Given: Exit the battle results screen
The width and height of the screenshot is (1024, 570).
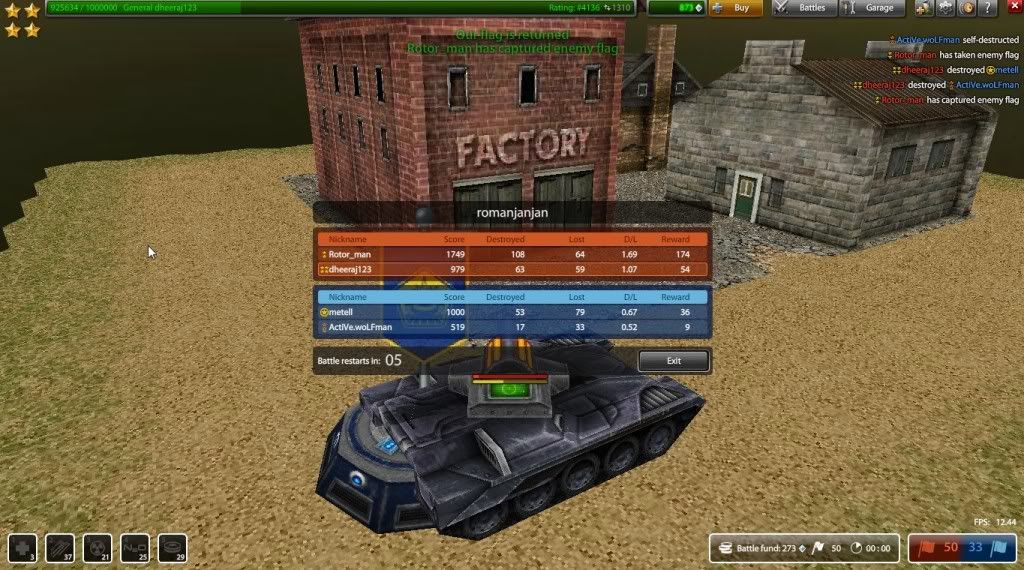Looking at the screenshot, I should pyautogui.click(x=673, y=361).
